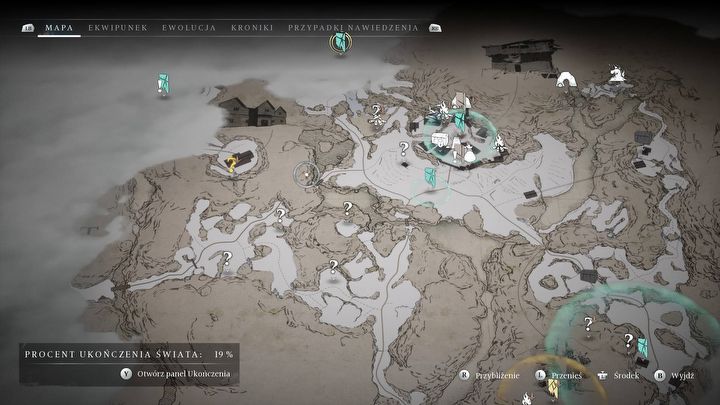720x405 pixels.
Task: Show the Kroniki tab
Action: 252,28
